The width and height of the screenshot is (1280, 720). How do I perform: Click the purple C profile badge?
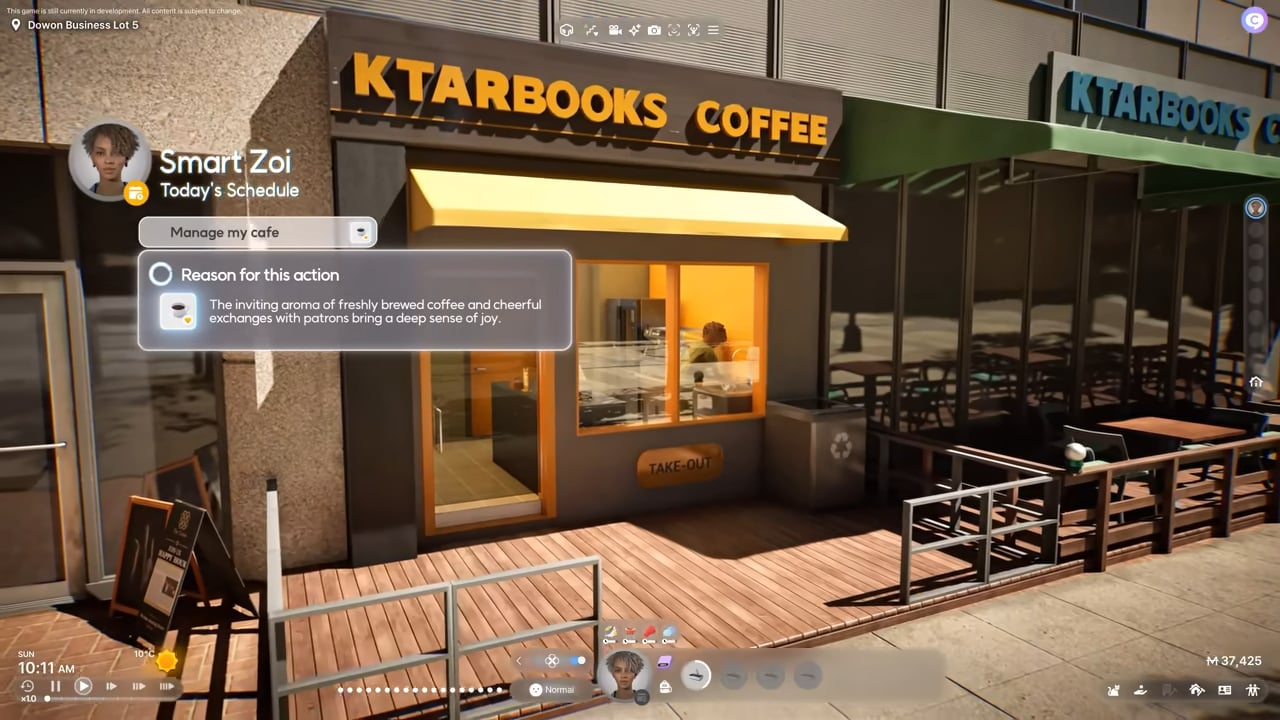click(1254, 19)
